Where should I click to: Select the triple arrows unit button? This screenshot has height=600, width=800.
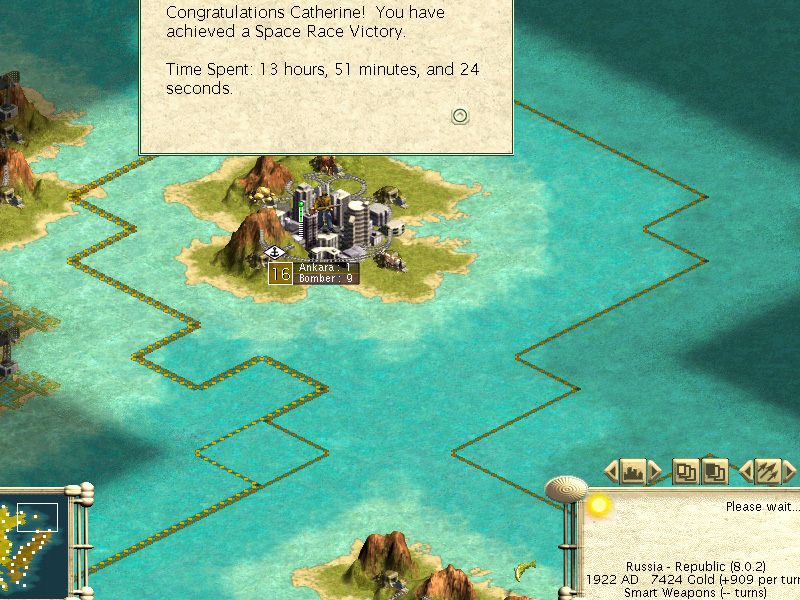point(767,470)
